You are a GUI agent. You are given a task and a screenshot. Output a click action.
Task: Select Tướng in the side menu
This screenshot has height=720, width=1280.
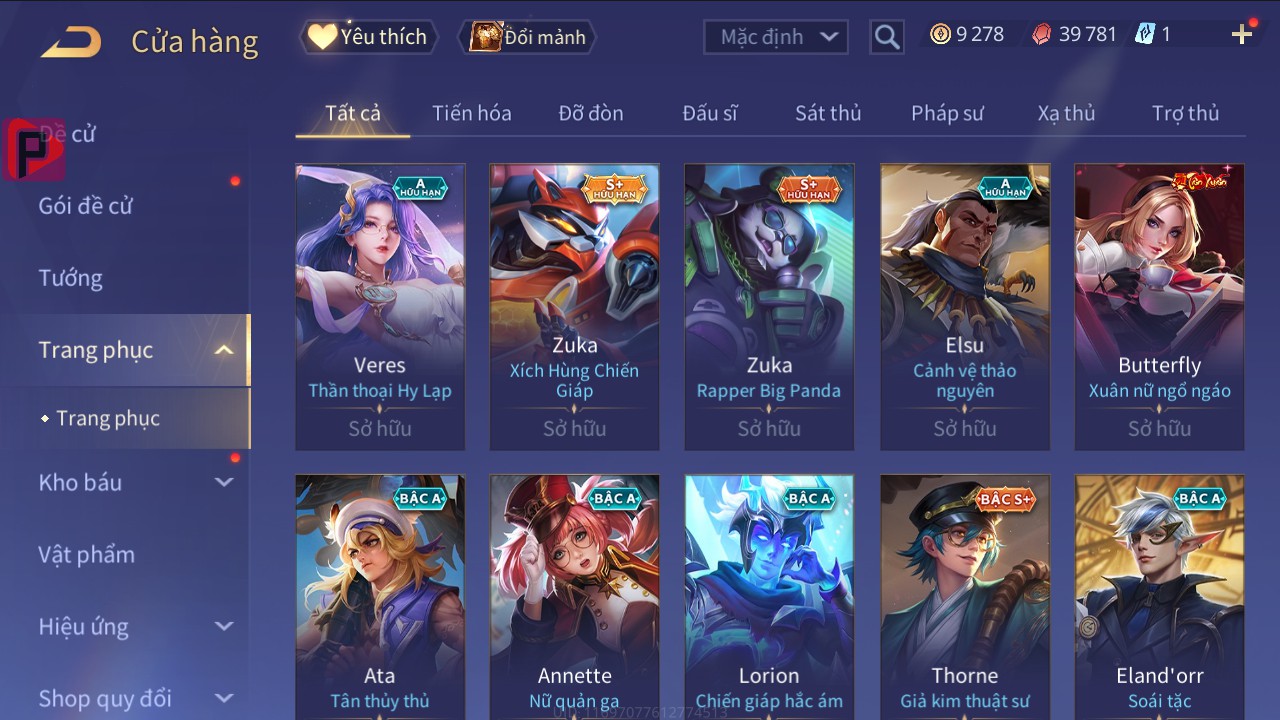click(71, 278)
